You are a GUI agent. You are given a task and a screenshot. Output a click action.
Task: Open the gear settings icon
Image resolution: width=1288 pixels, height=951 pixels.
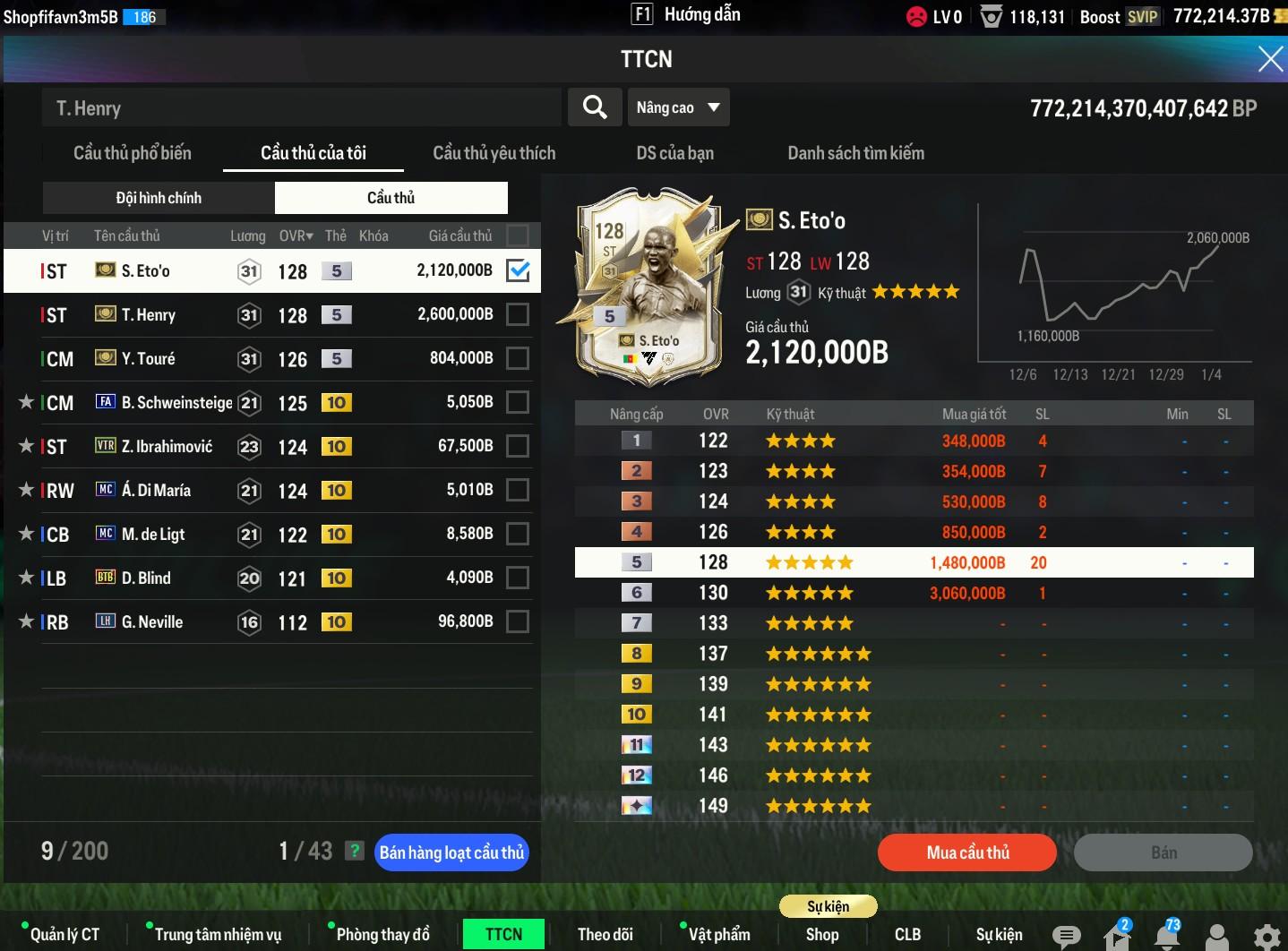pos(1267,936)
